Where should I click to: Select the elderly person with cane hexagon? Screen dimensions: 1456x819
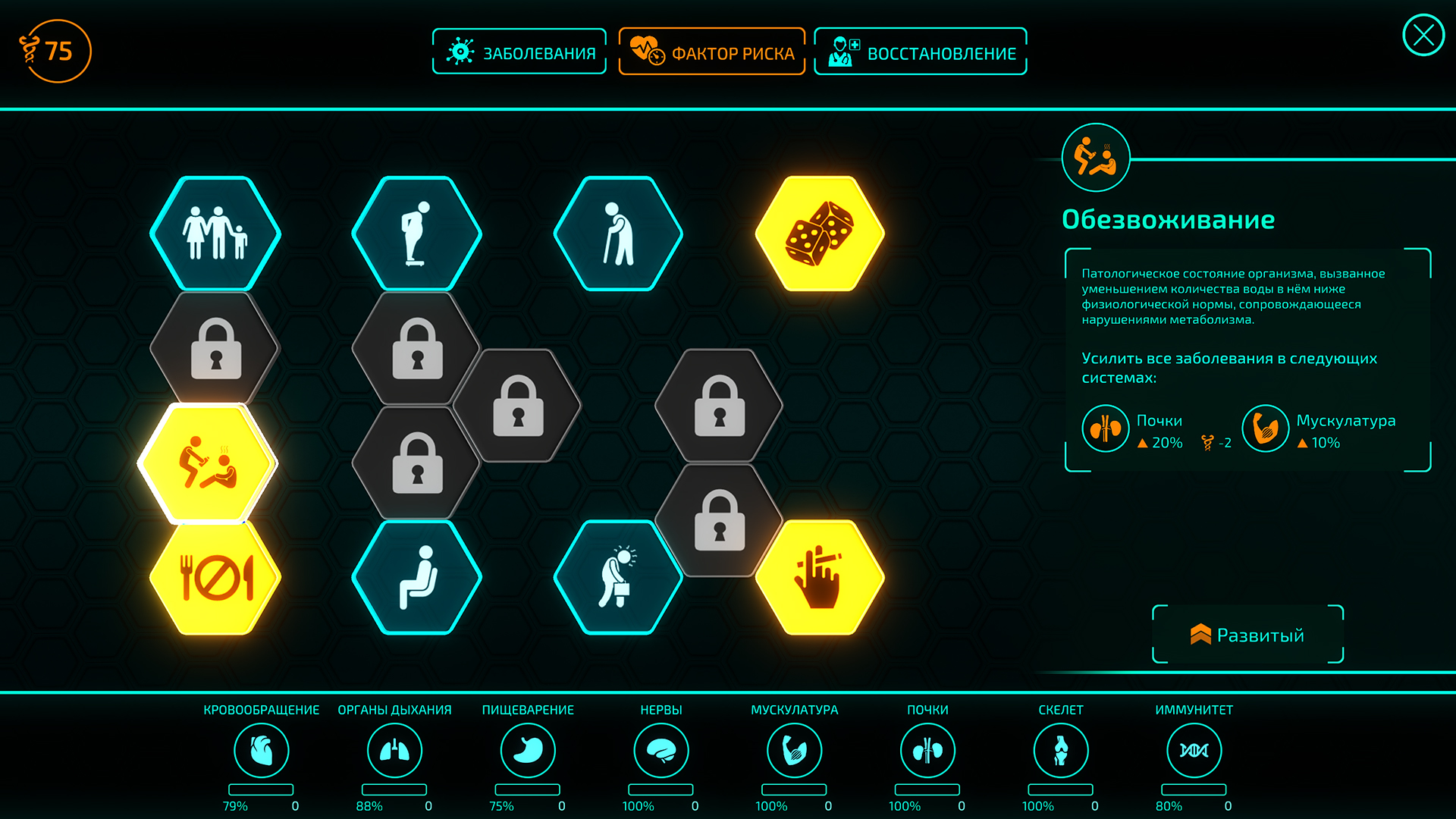pyautogui.click(x=619, y=234)
